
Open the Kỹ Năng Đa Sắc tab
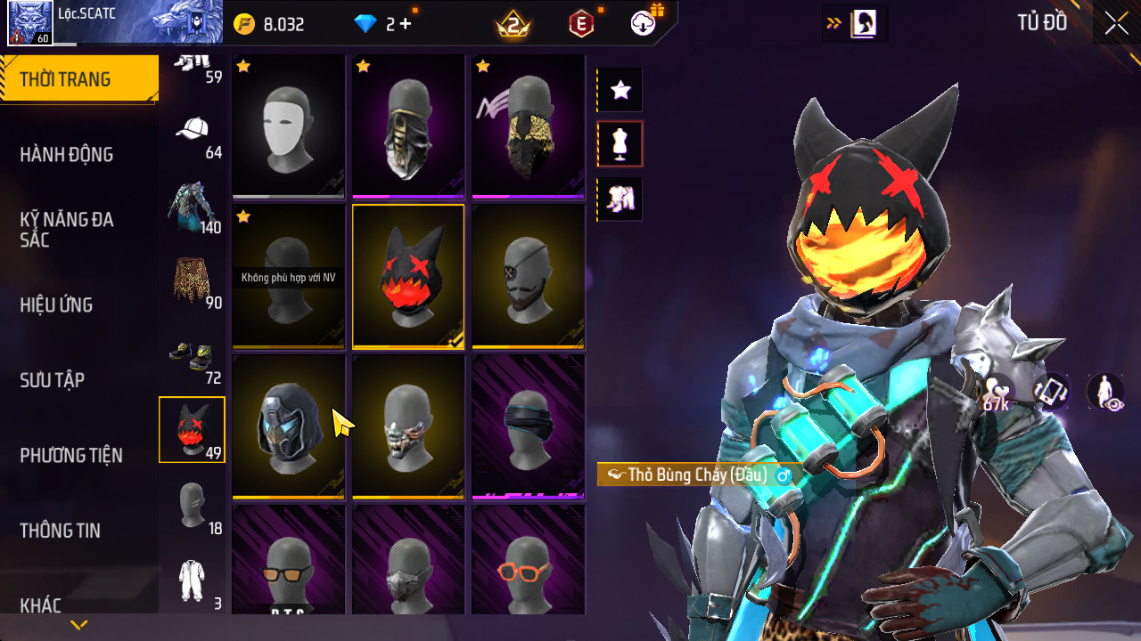(x=67, y=229)
